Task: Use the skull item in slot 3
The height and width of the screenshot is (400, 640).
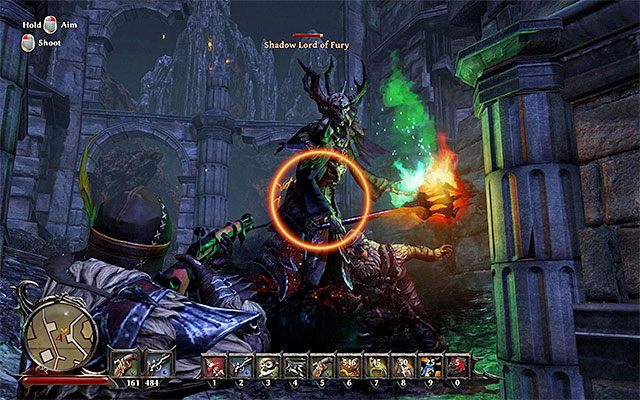Action: [x=269, y=366]
